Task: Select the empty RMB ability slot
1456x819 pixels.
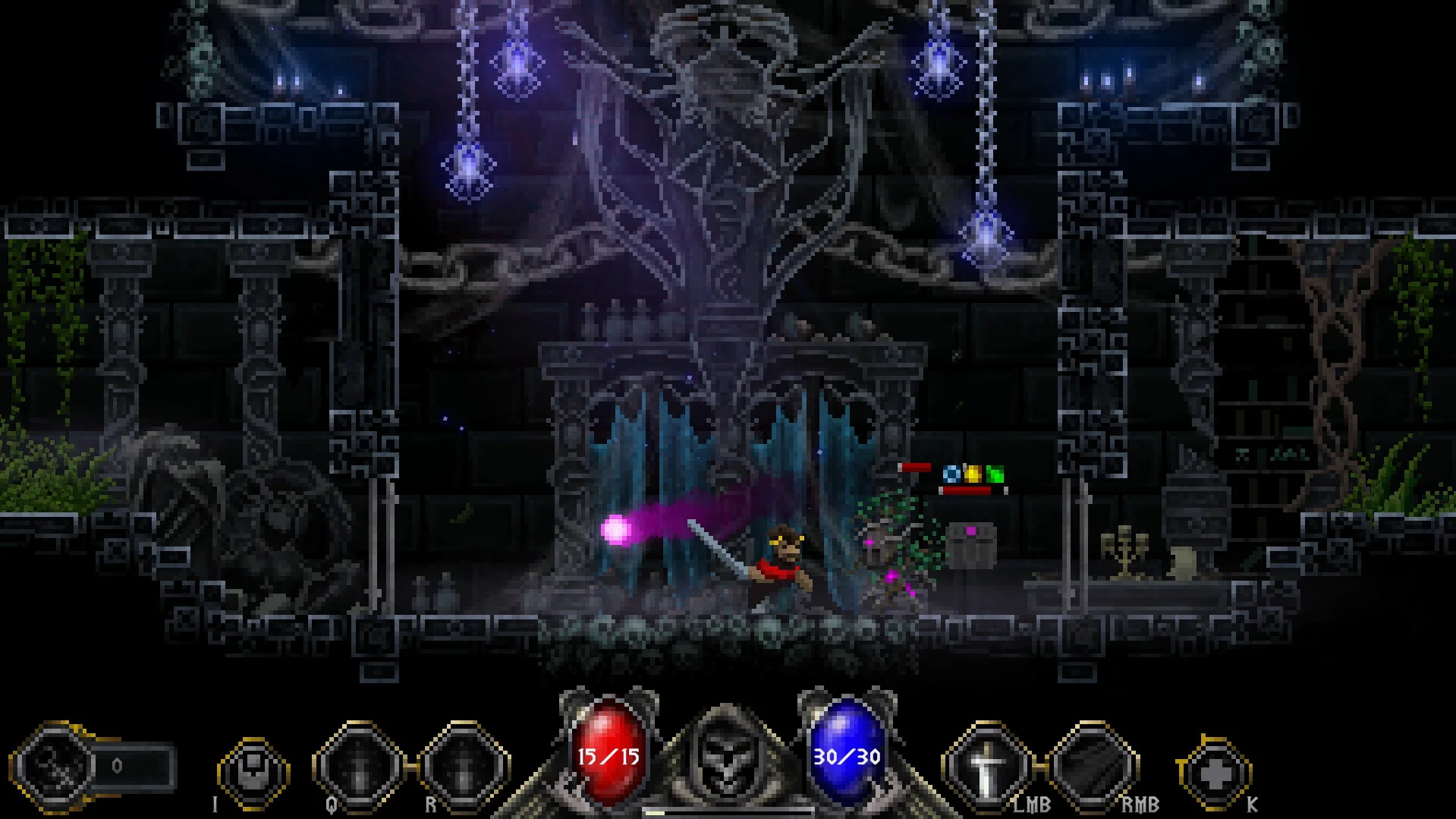Action: click(x=1092, y=768)
